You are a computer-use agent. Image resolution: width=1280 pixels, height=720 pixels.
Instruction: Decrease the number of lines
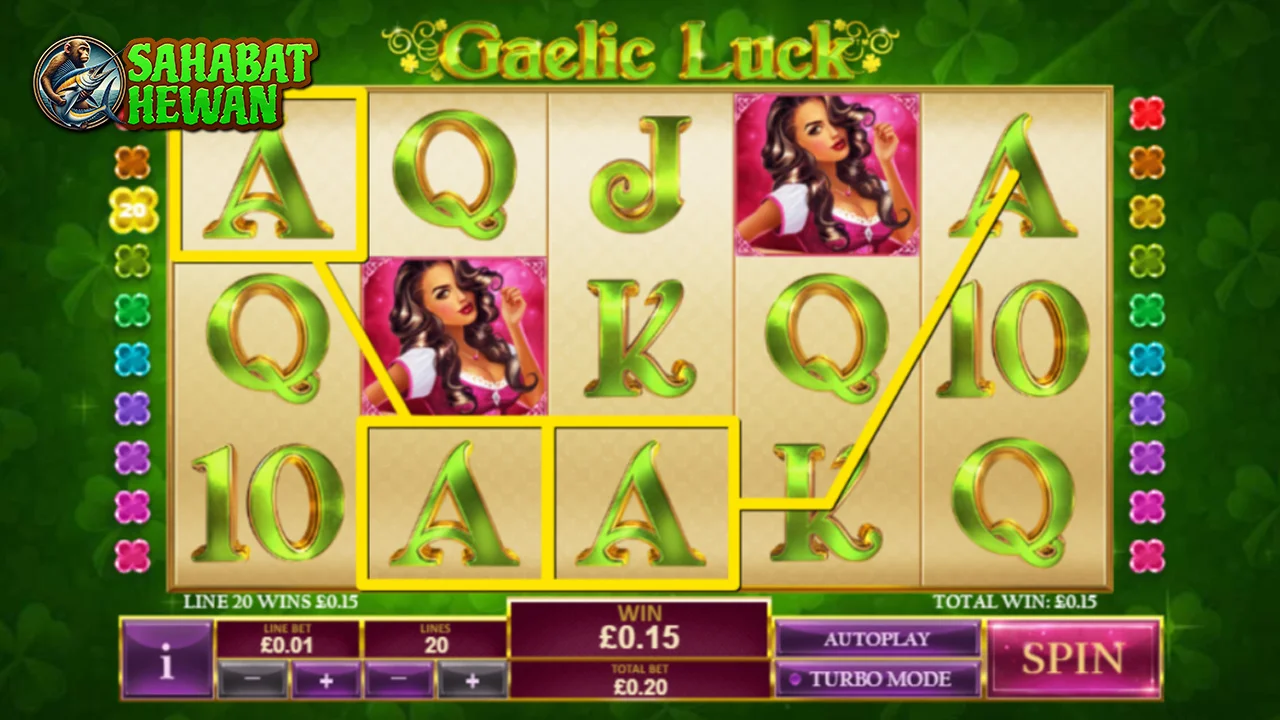tap(398, 678)
